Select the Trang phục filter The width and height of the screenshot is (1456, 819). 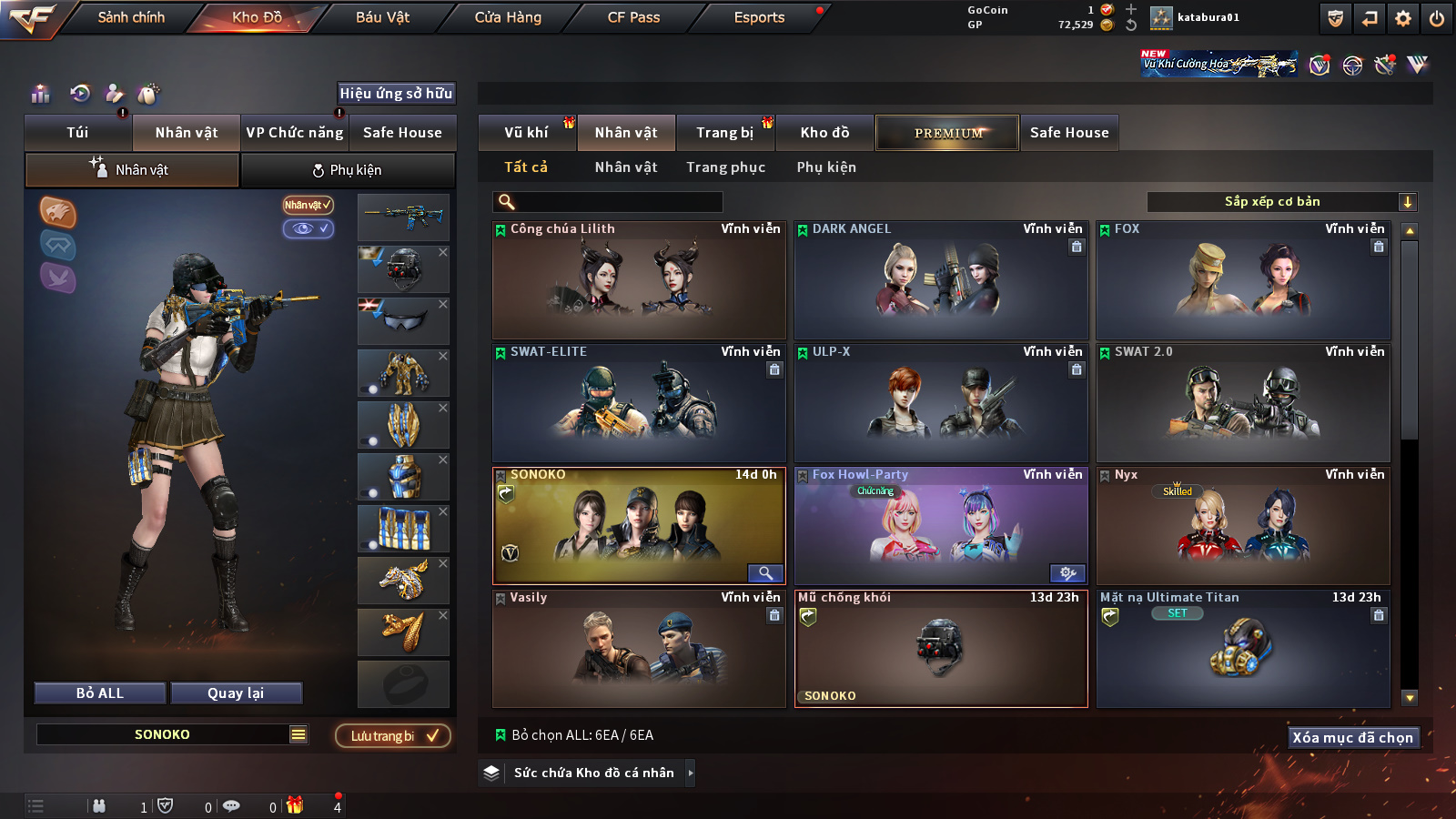(x=725, y=167)
